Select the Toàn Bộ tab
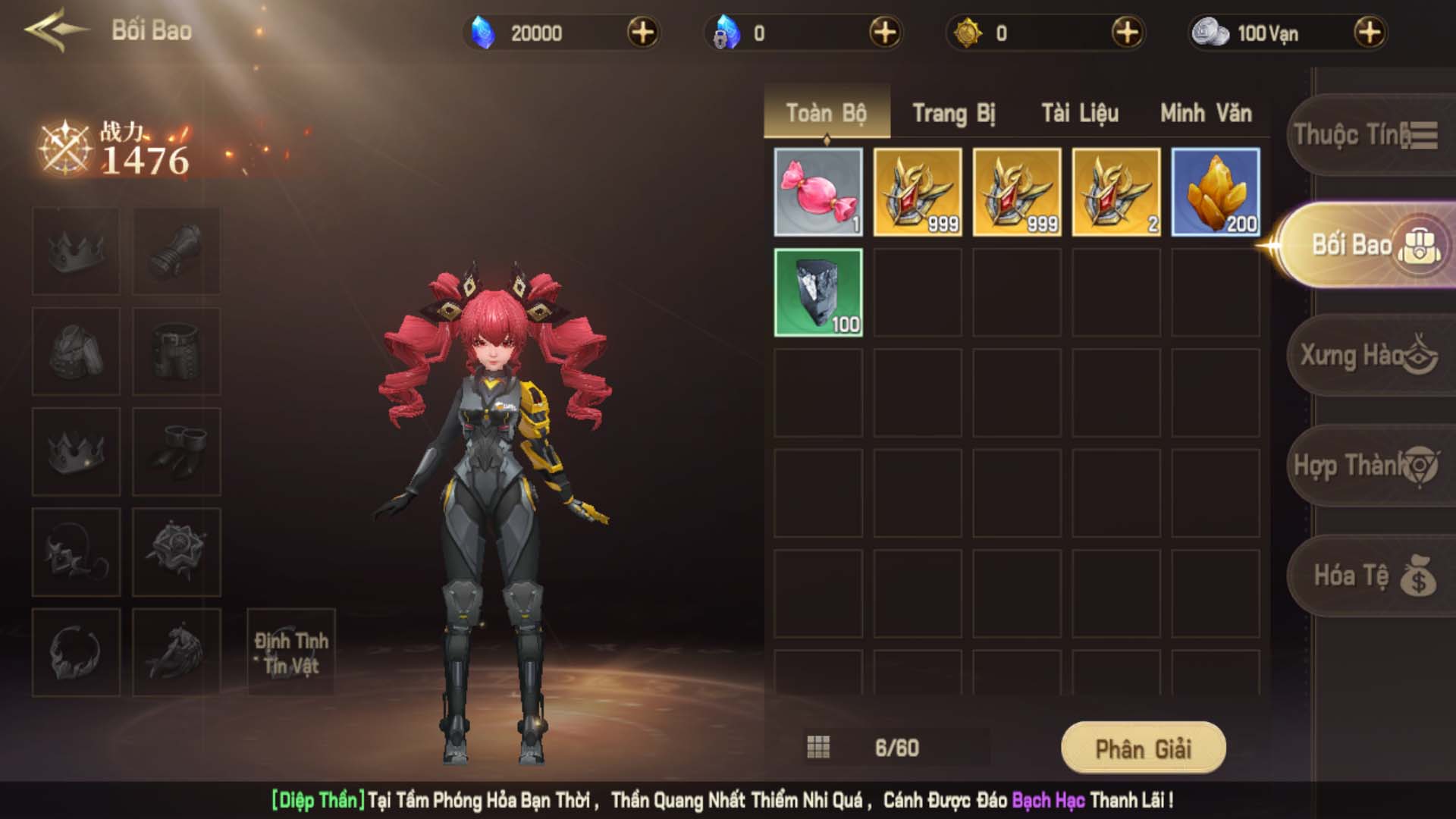1456x819 pixels. coord(826,114)
